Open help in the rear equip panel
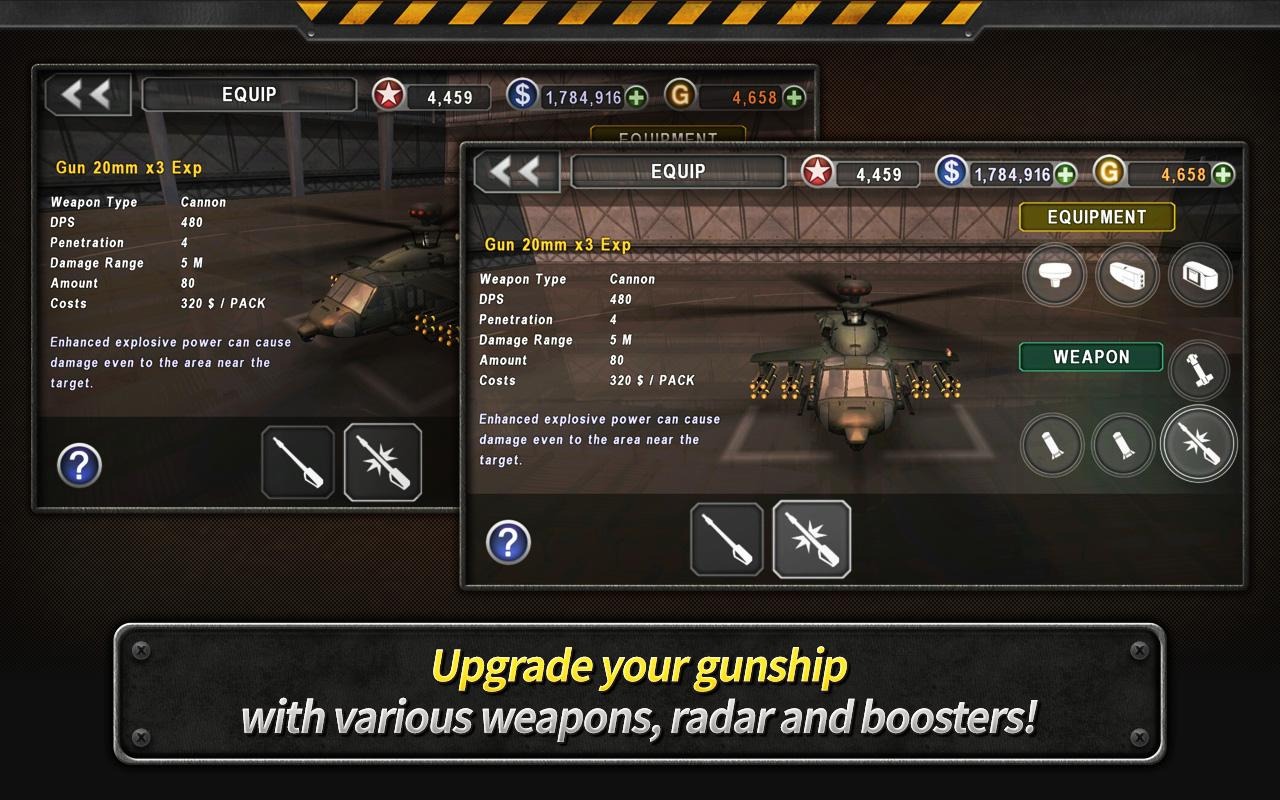Image resolution: width=1280 pixels, height=800 pixels. click(x=79, y=465)
